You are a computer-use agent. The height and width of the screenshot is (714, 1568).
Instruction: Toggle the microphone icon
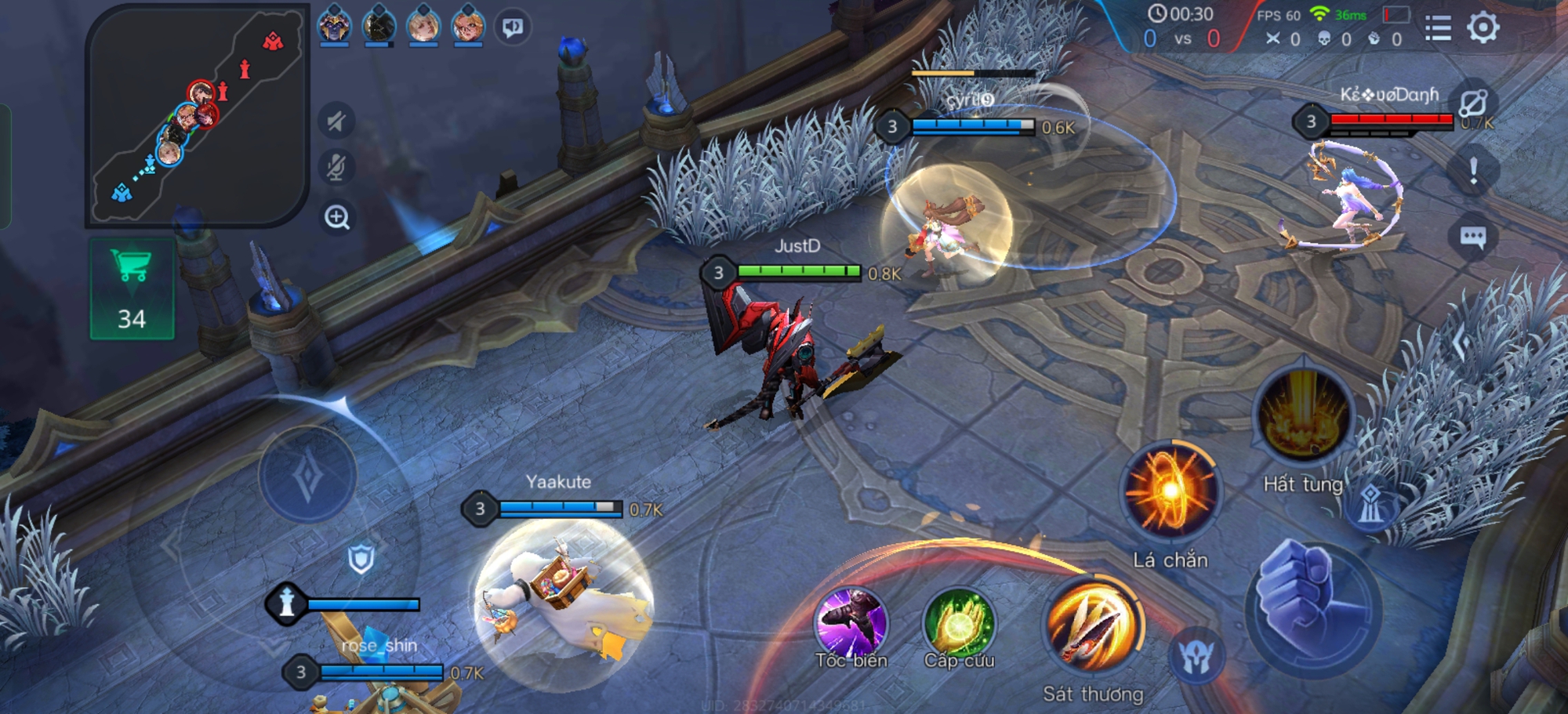pos(336,168)
